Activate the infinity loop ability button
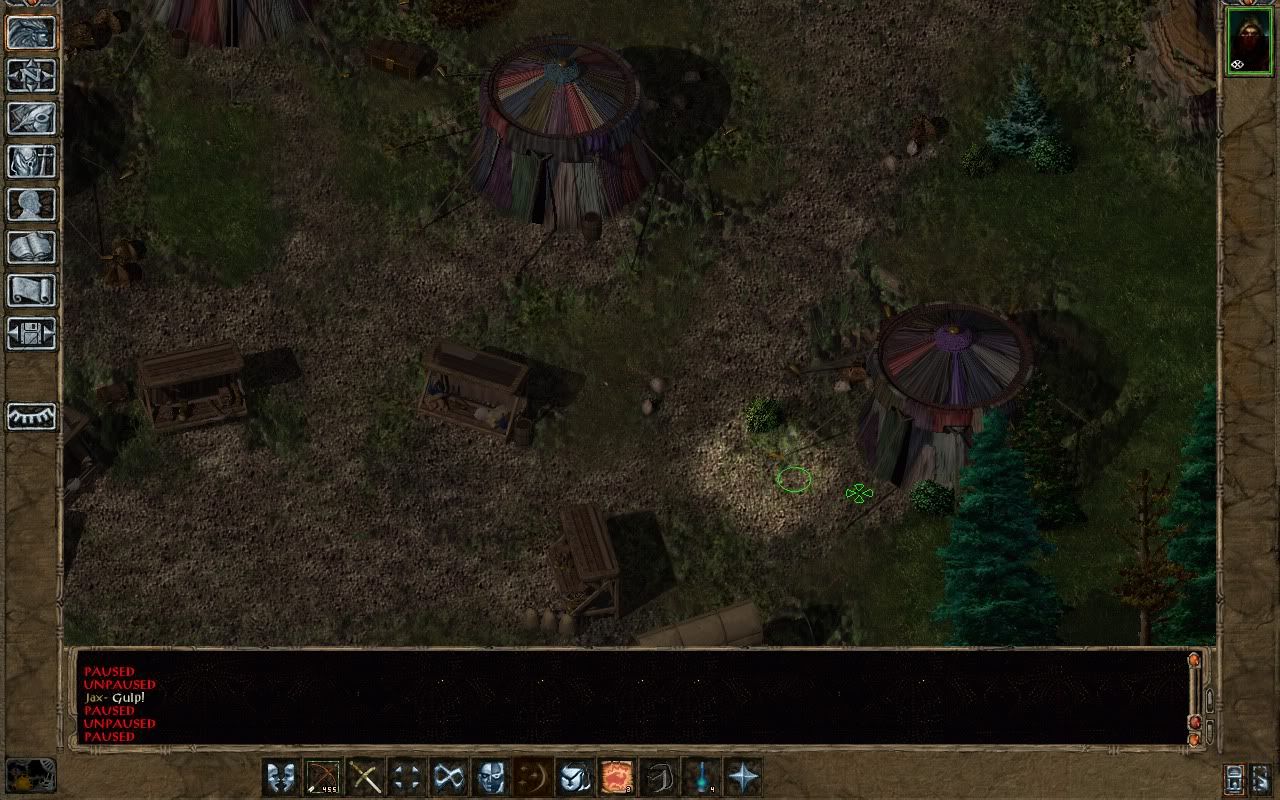1280x800 pixels. [x=449, y=777]
